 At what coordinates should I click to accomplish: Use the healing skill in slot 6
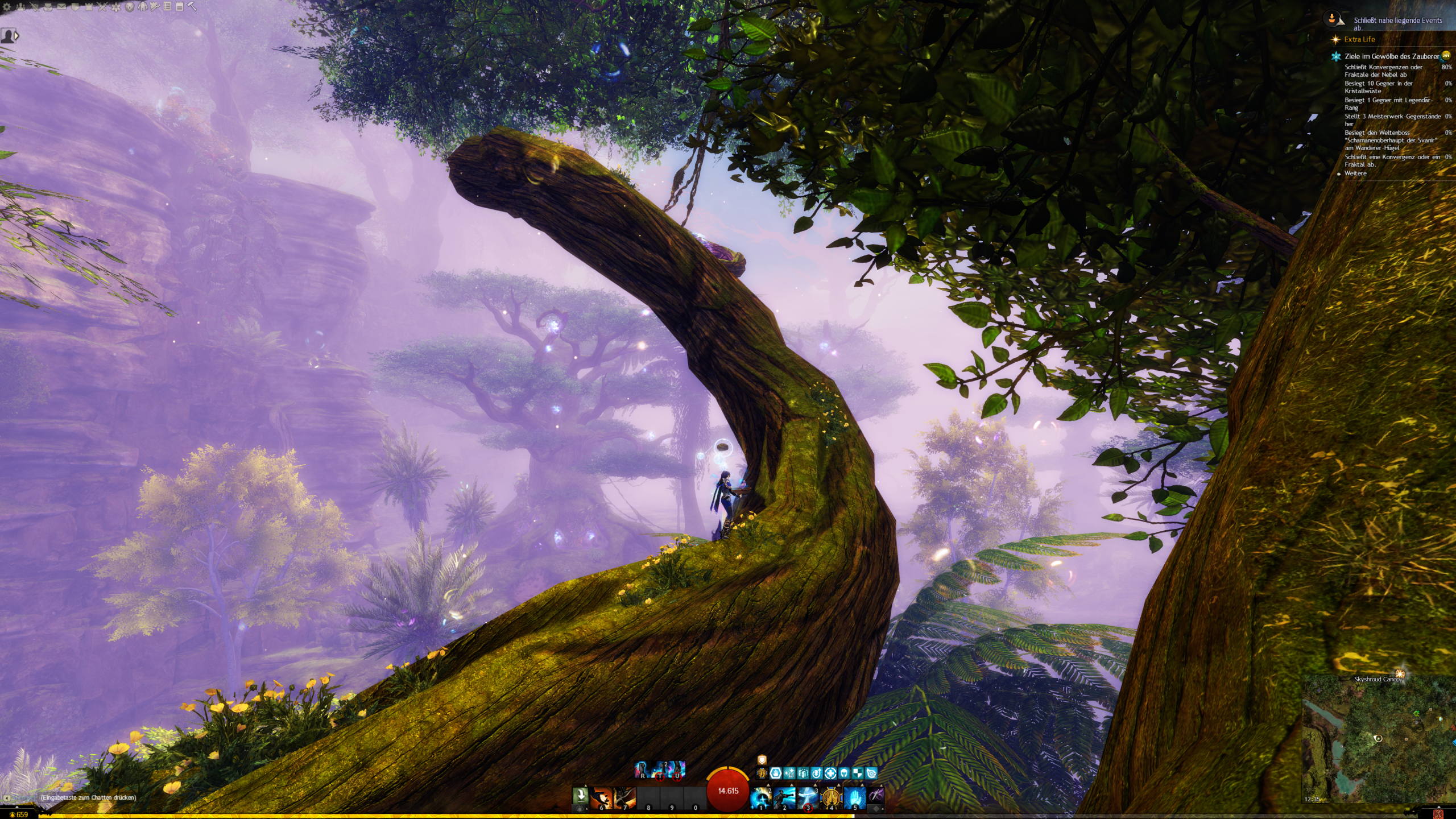(601, 797)
